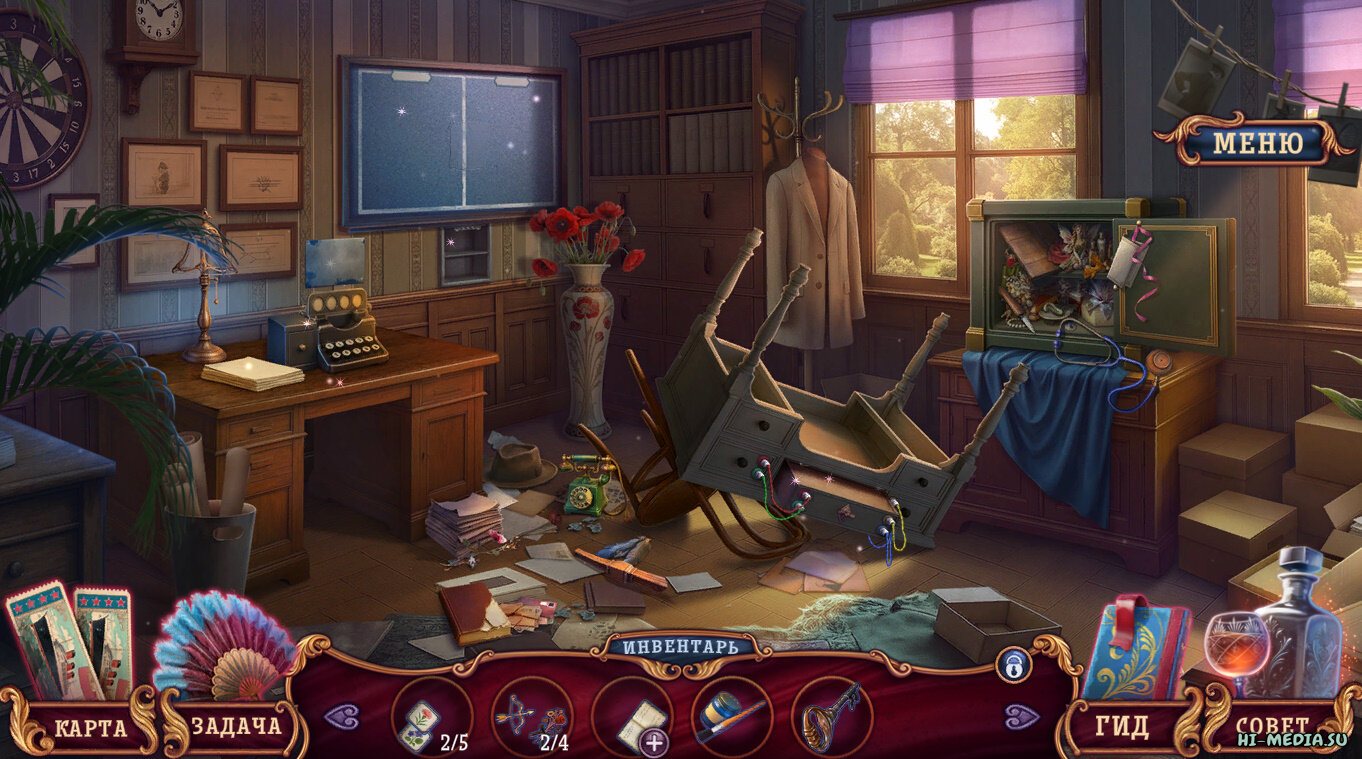Image resolution: width=1362 pixels, height=759 pixels.
Task: Toggle the inventory panel lock
Action: 1013,663
